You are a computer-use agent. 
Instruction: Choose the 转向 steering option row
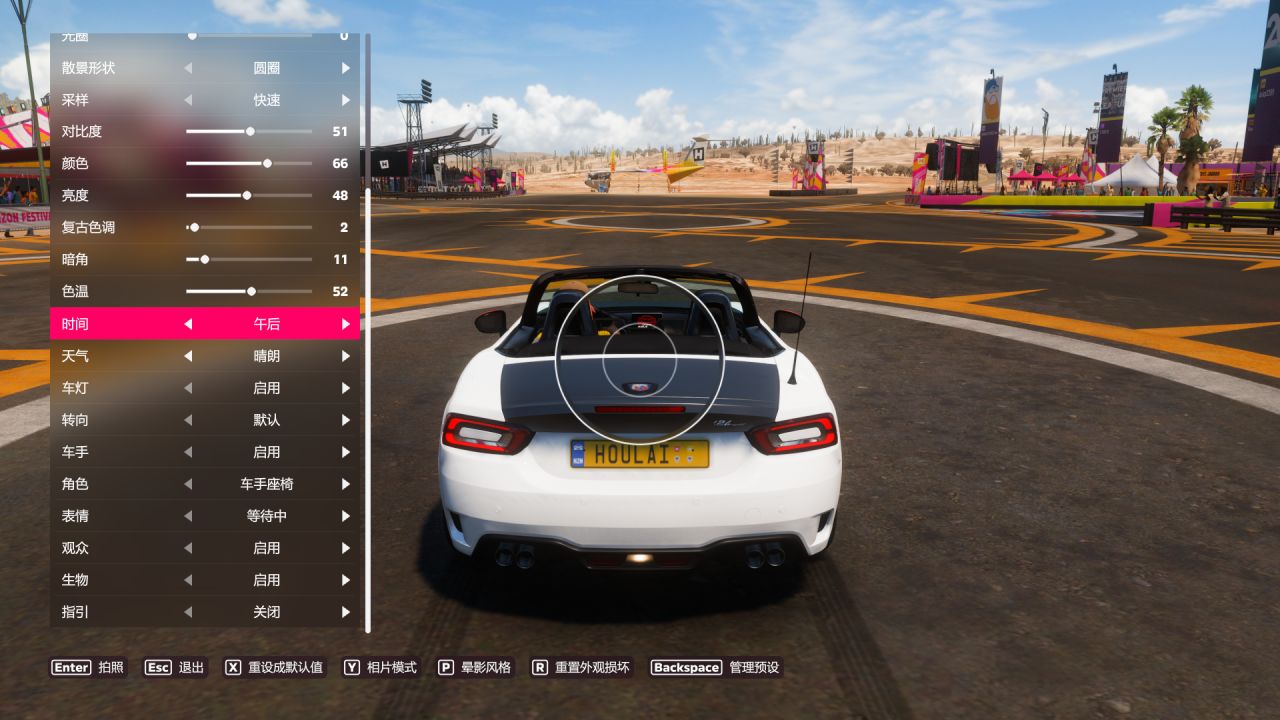point(205,420)
